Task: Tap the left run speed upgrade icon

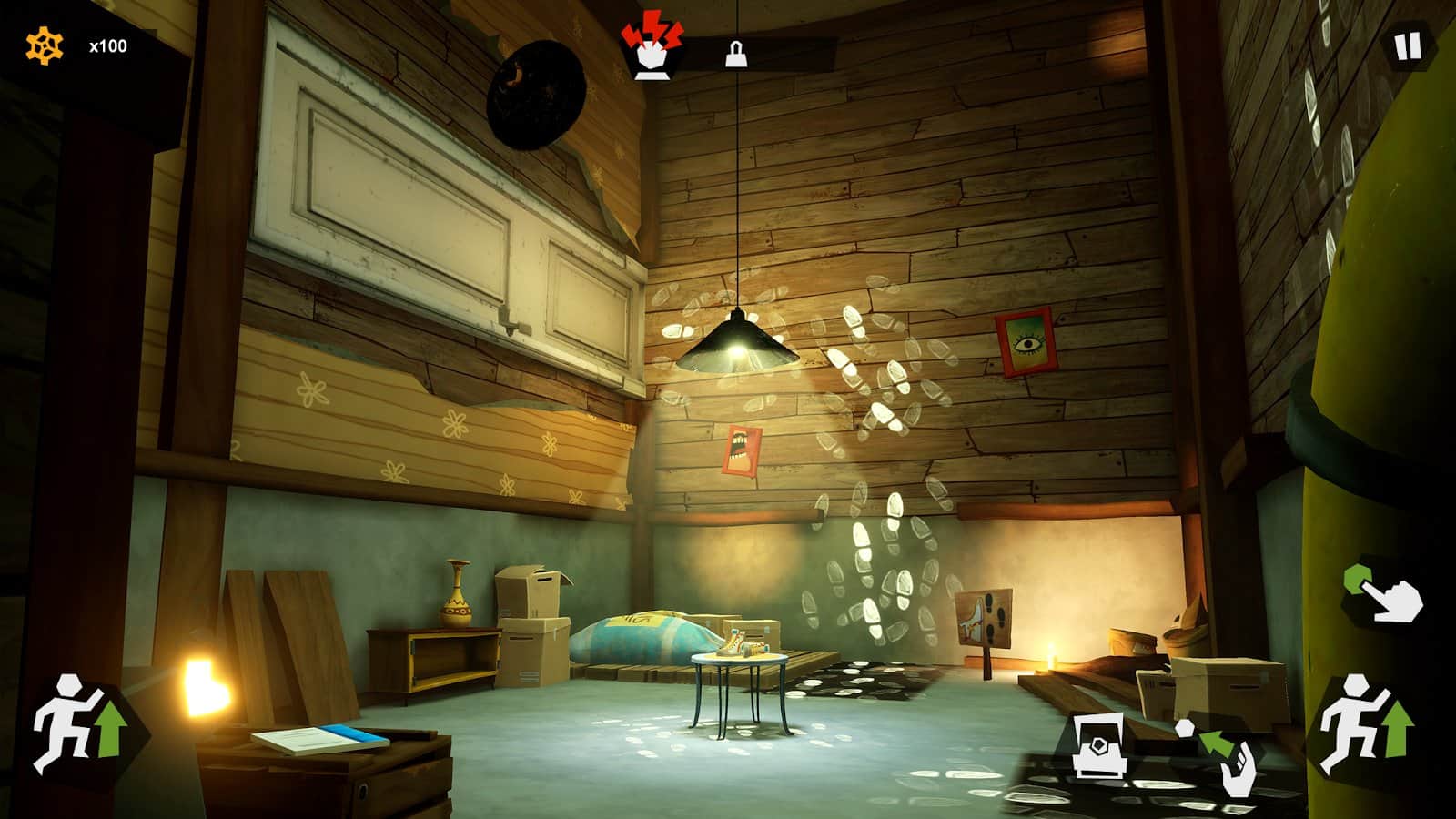Action: point(77,723)
